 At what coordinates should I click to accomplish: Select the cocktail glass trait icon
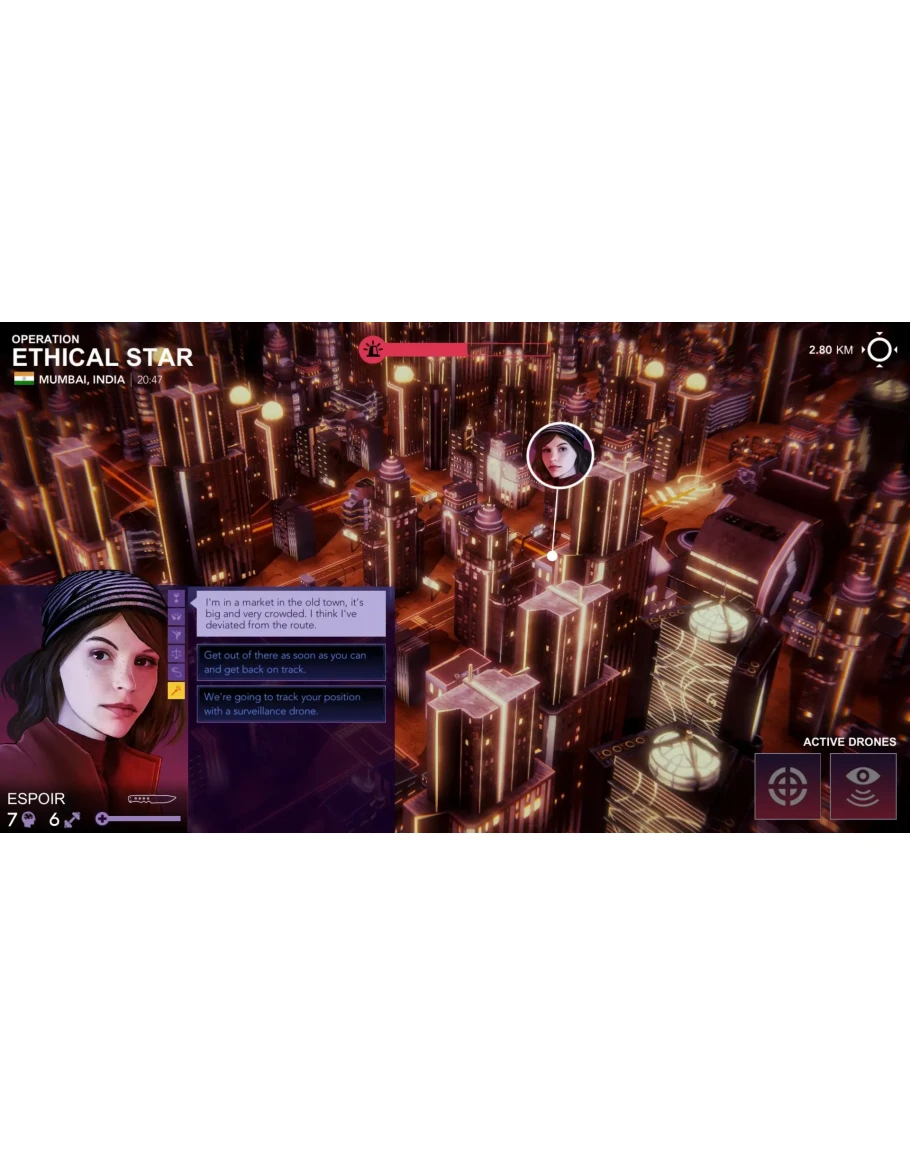[176, 635]
